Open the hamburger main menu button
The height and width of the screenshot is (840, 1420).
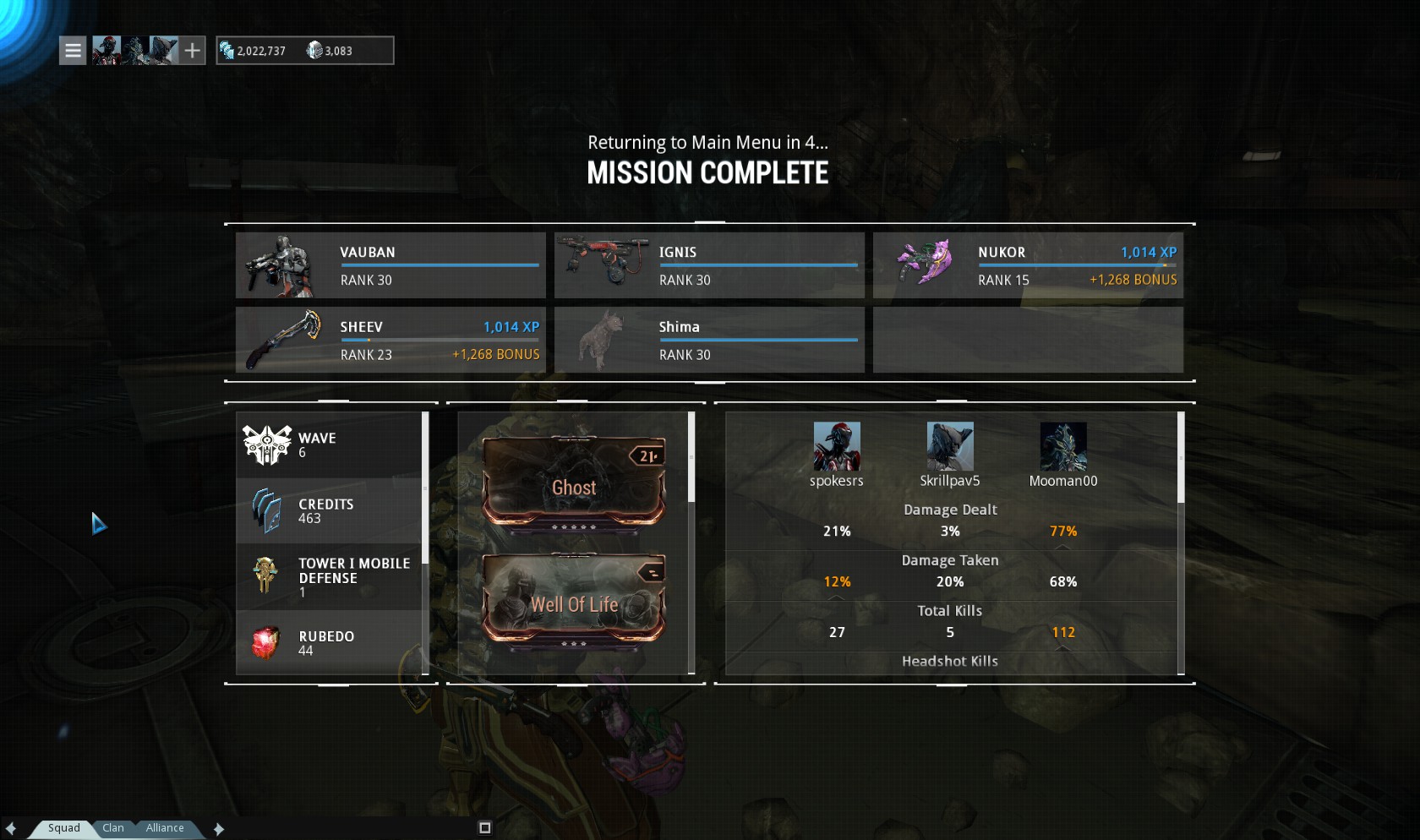coord(73,51)
